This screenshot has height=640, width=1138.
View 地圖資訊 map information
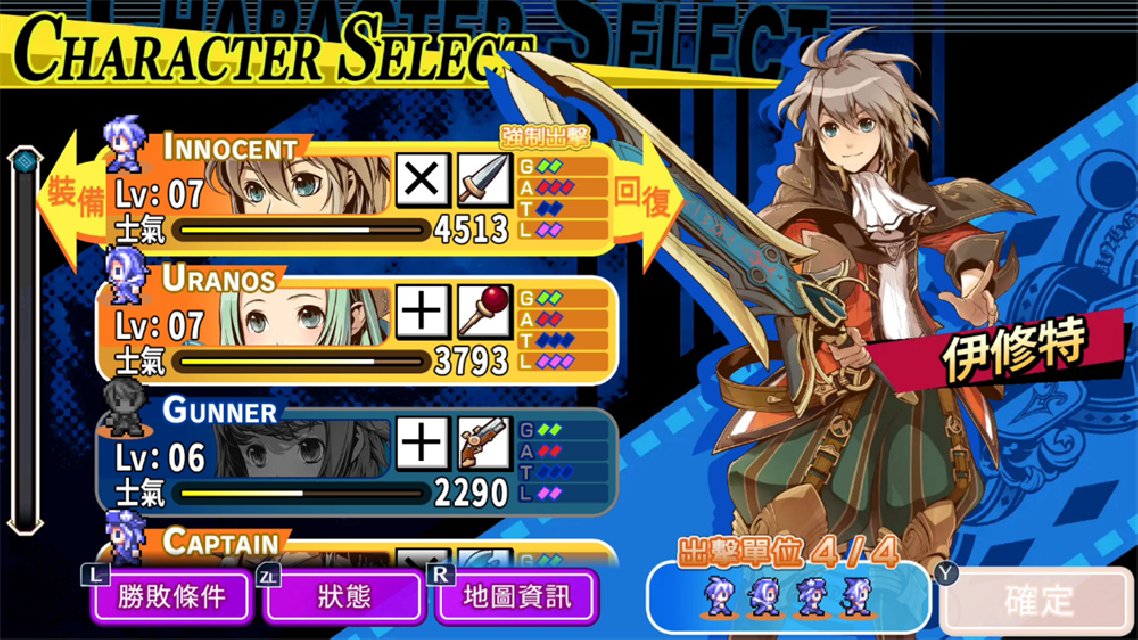[517, 598]
